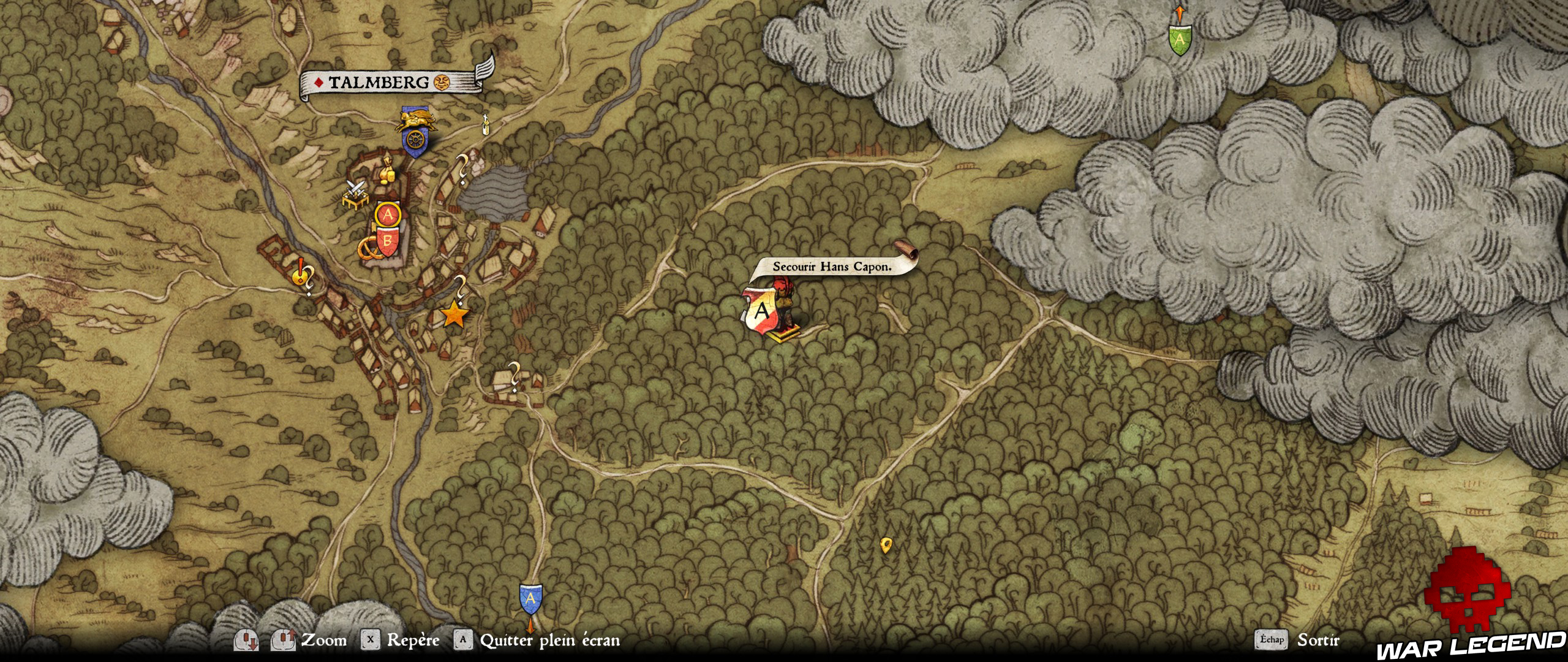Click the green A shield marker
This screenshot has width=1568, height=662.
[1179, 39]
